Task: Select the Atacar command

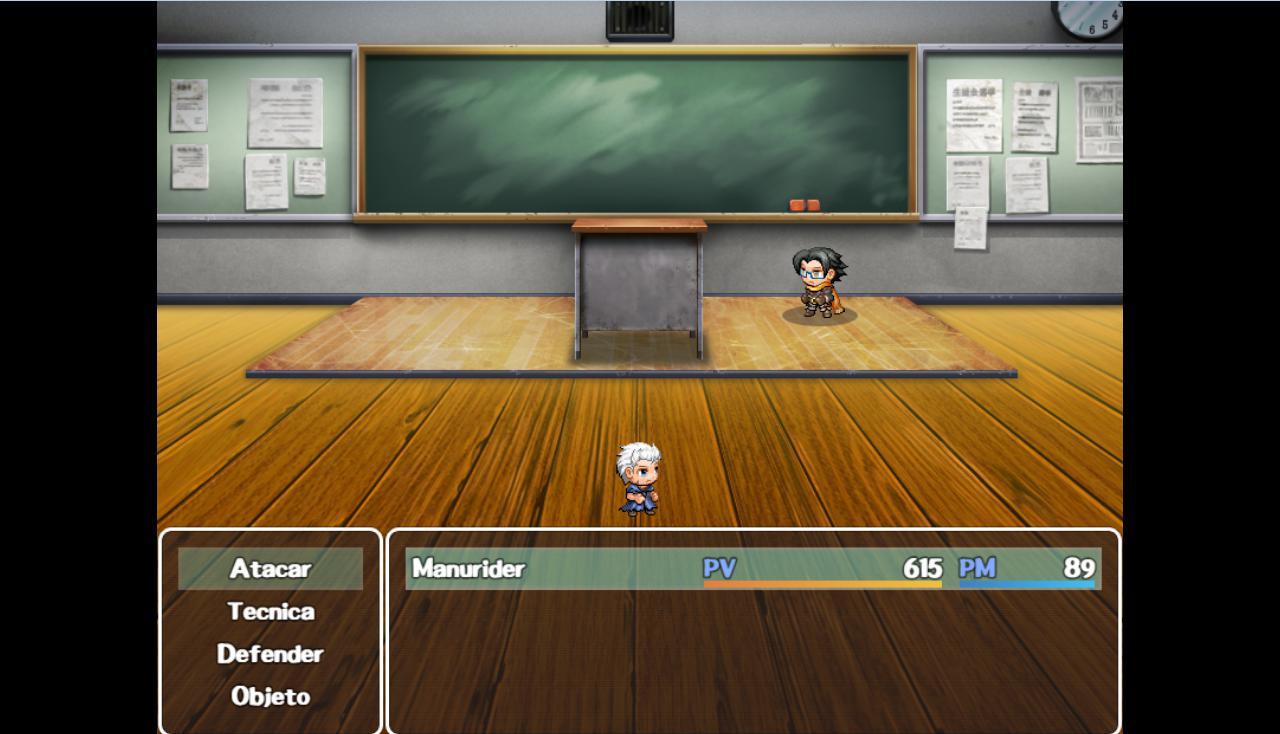Action: [x=270, y=569]
